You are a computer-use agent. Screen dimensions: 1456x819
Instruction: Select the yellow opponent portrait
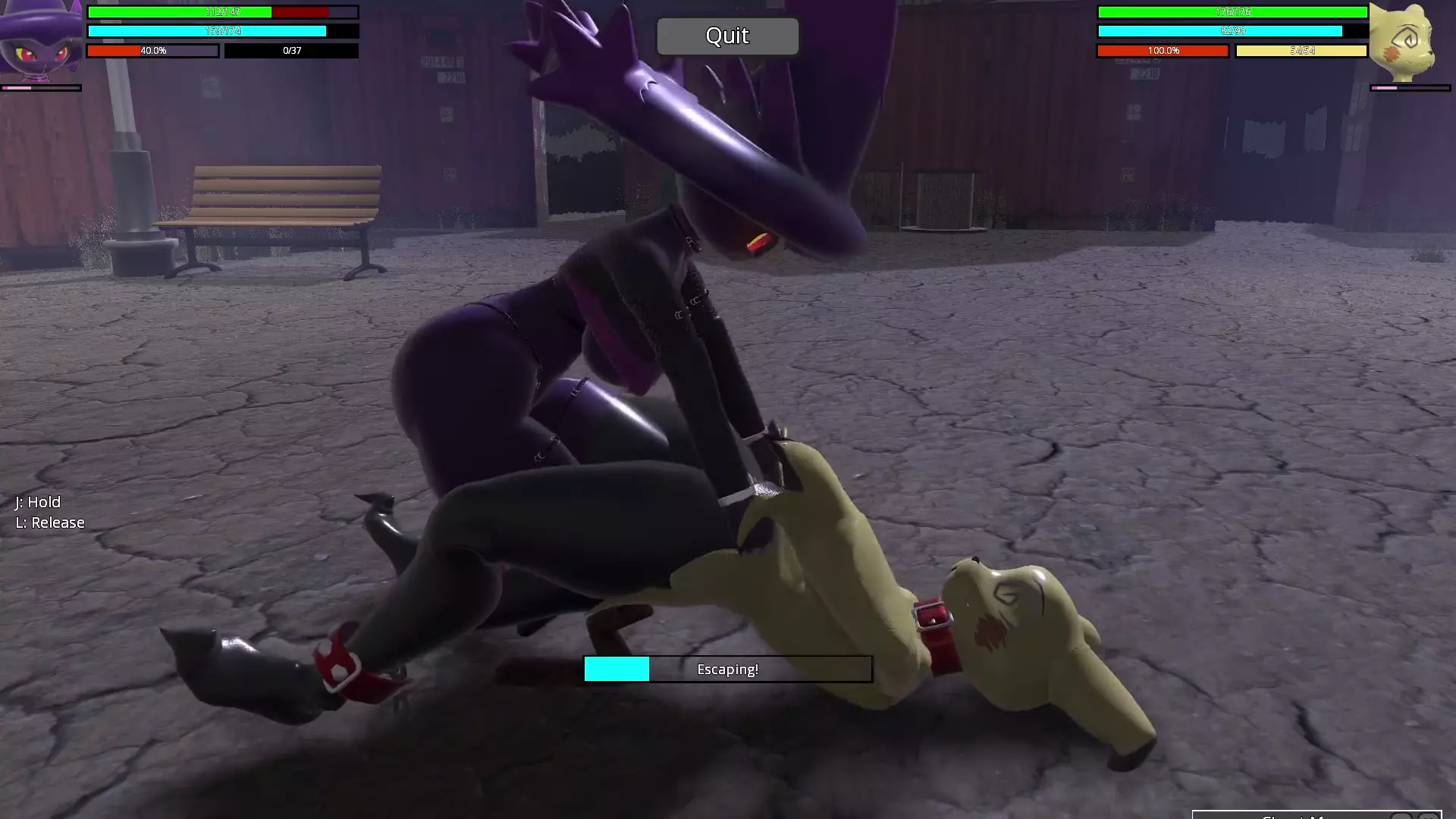(x=1408, y=41)
